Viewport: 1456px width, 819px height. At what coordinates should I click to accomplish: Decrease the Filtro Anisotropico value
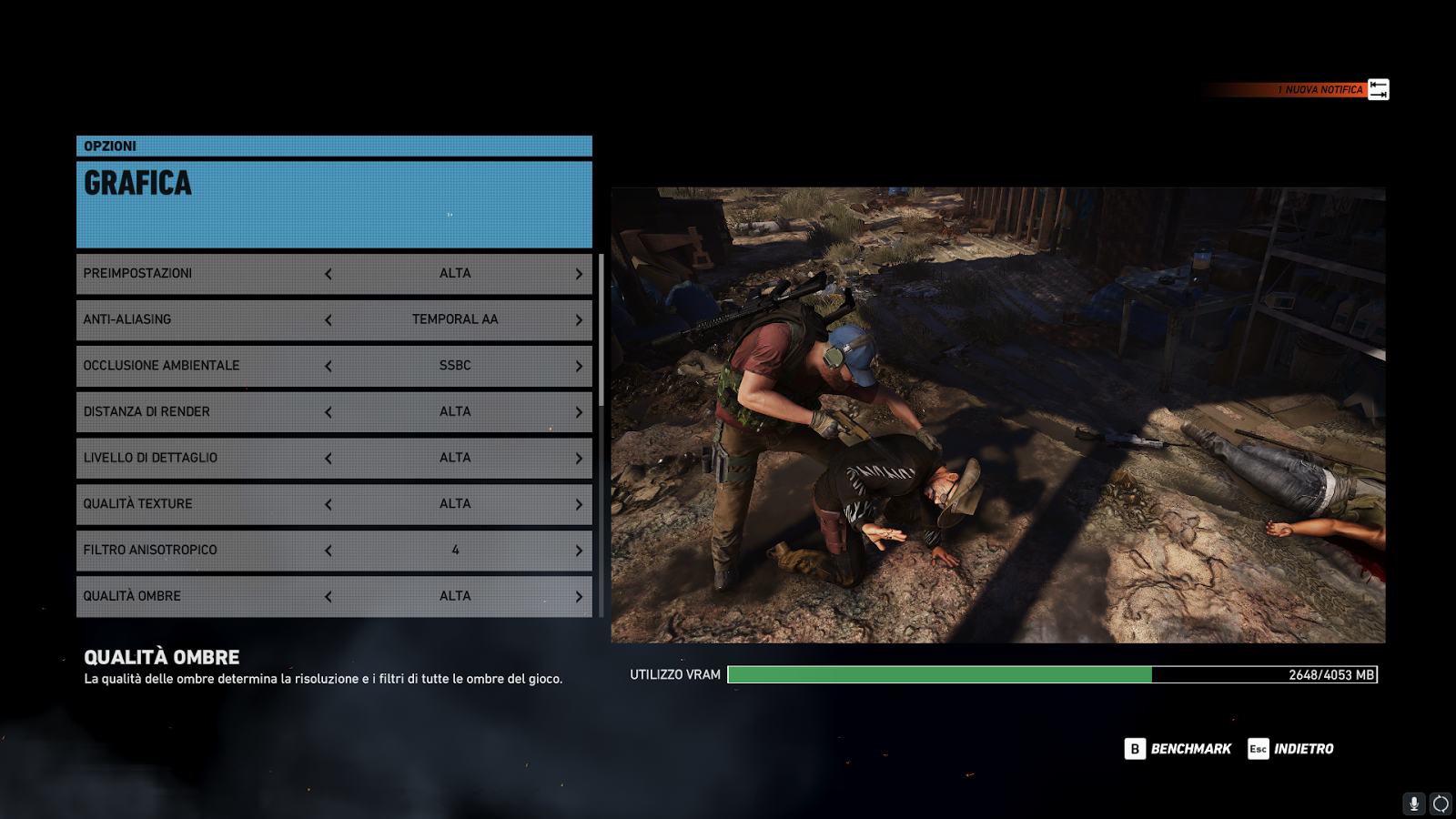[x=329, y=551]
